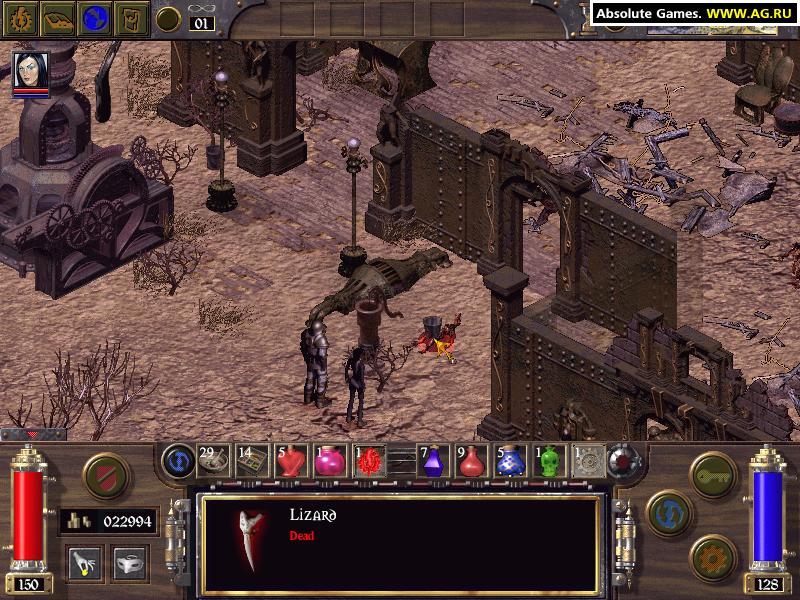Use the round pink potion slot
The image size is (800, 600).
(329, 460)
